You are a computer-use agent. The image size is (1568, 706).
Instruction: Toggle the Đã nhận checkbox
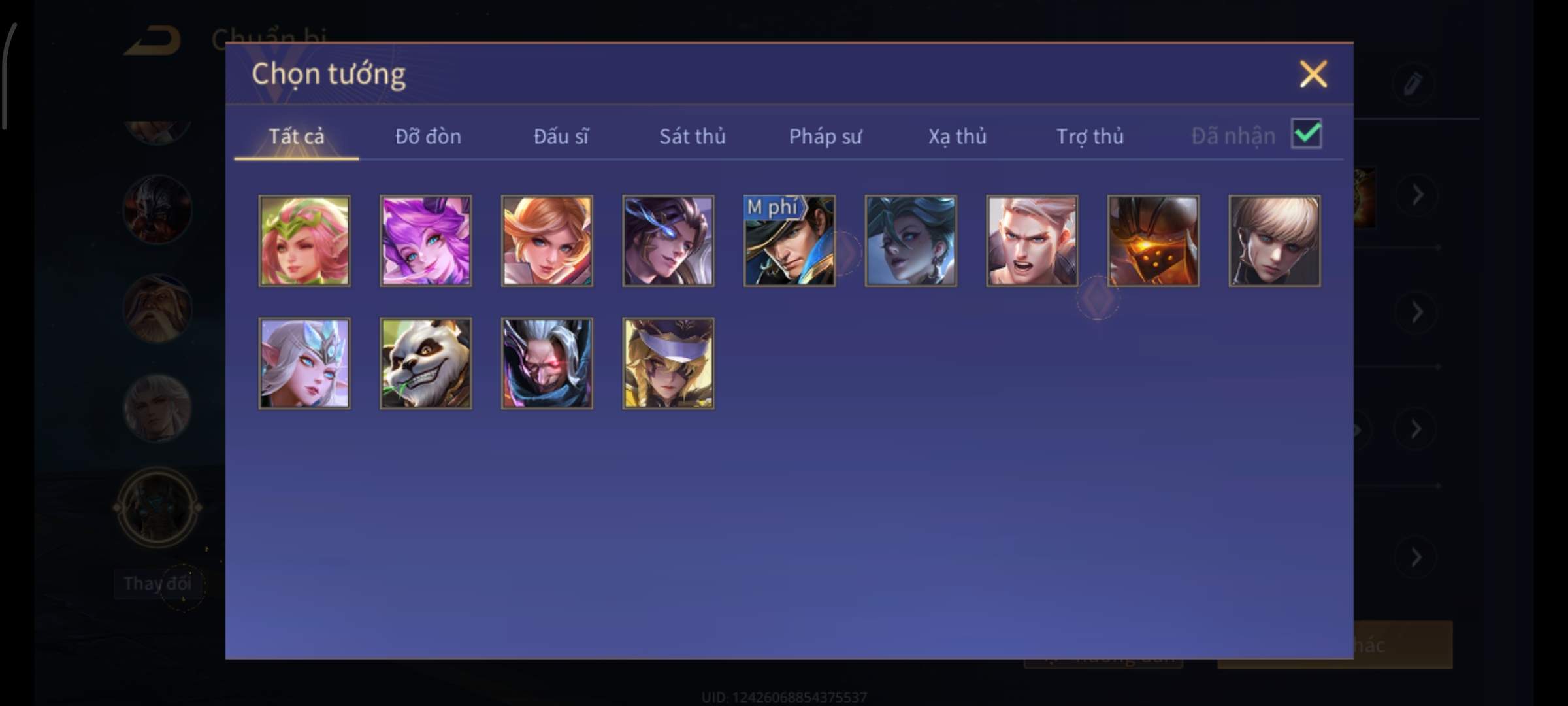pos(1306,134)
